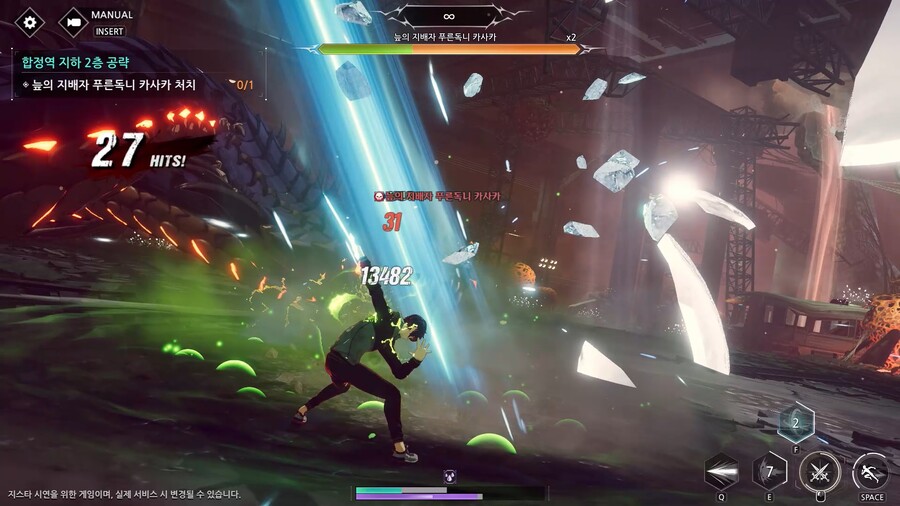Use the claw skill showing cooldown 7
Screen dimensions: 900x506
click(769, 470)
